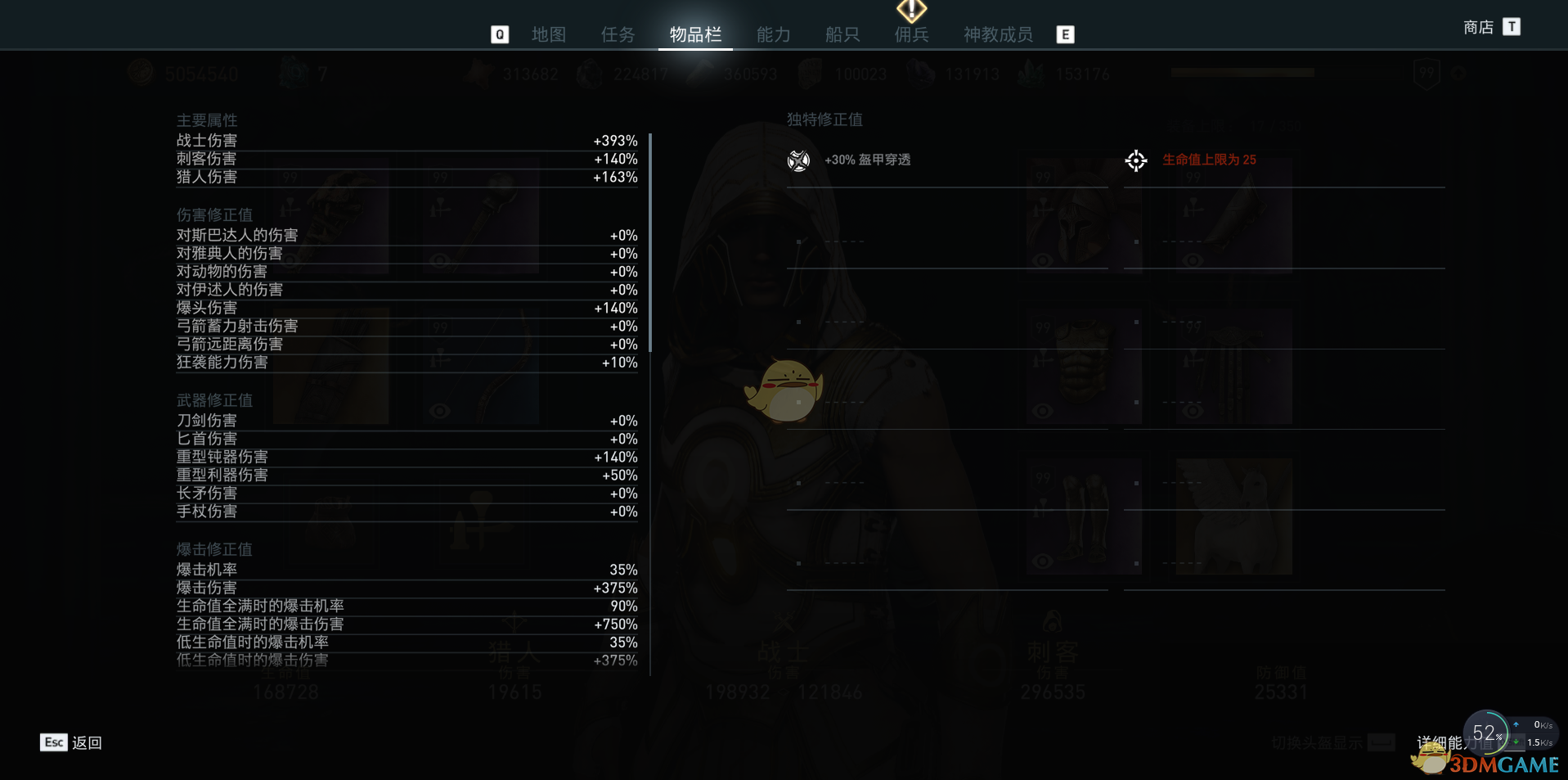Screen dimensions: 1568x780
Task: Click the precious gems resource icon
Action: coord(1029,73)
